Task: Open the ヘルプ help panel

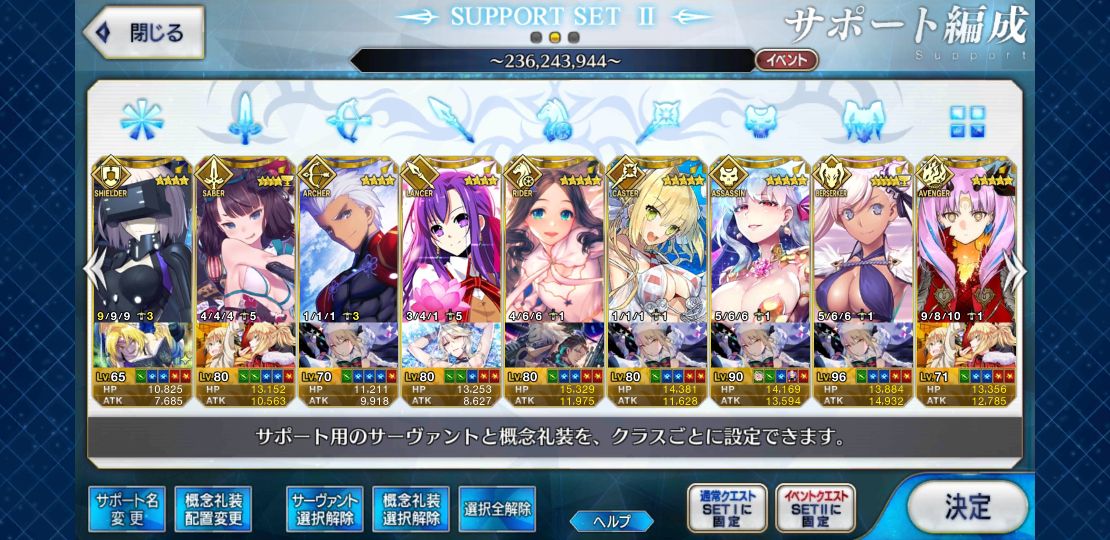Action: 612,521
